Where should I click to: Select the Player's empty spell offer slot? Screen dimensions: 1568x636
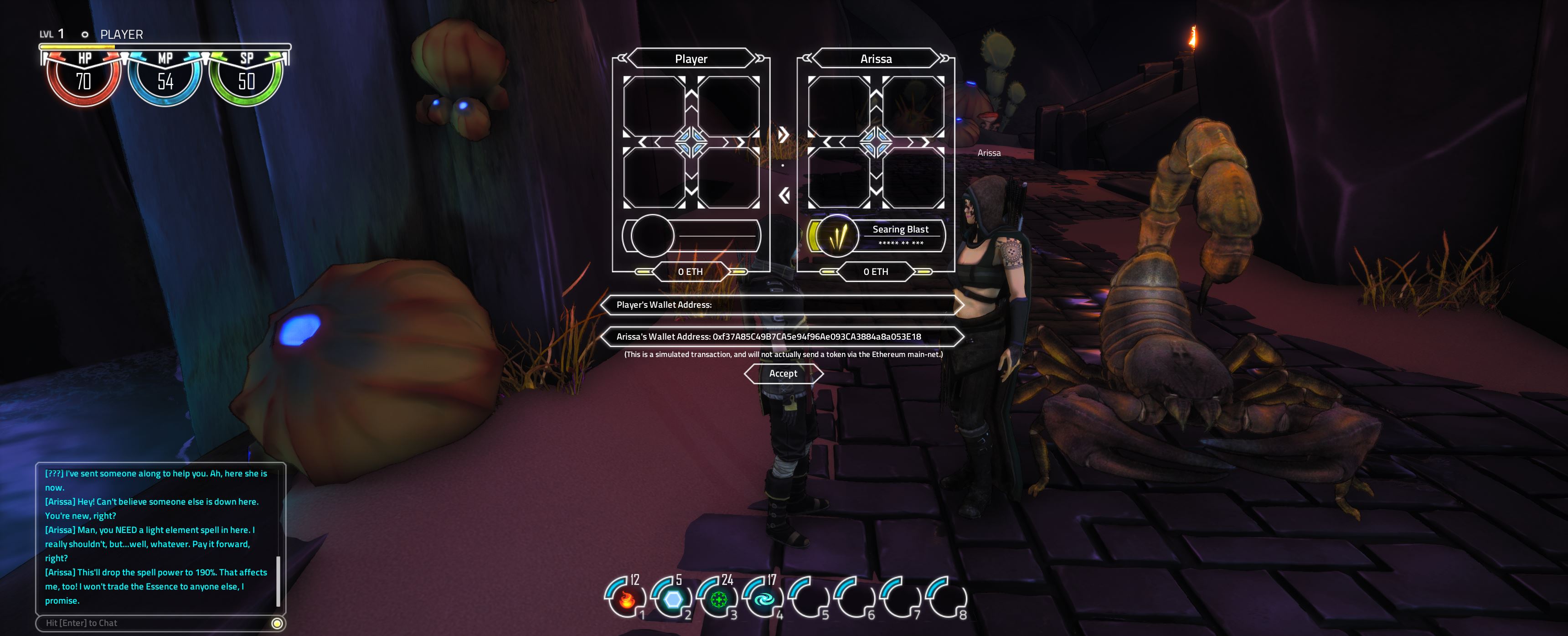[691, 236]
